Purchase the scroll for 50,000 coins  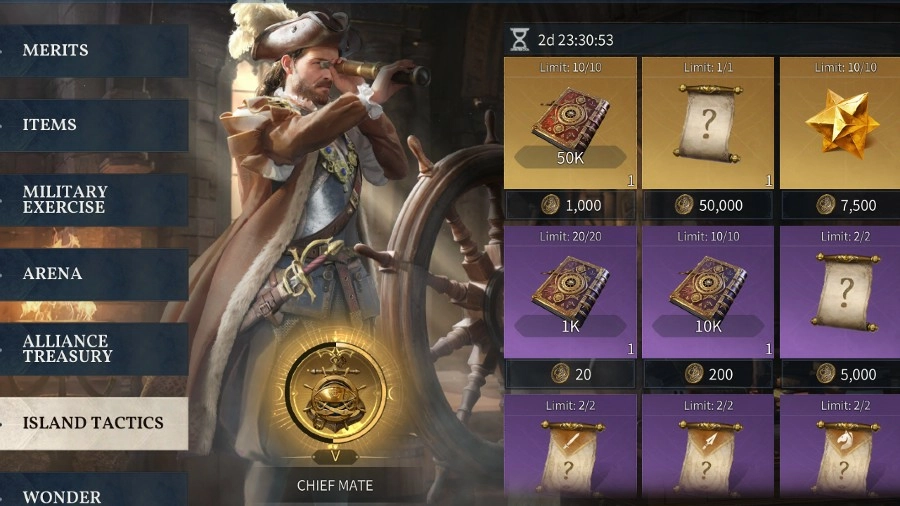click(708, 205)
